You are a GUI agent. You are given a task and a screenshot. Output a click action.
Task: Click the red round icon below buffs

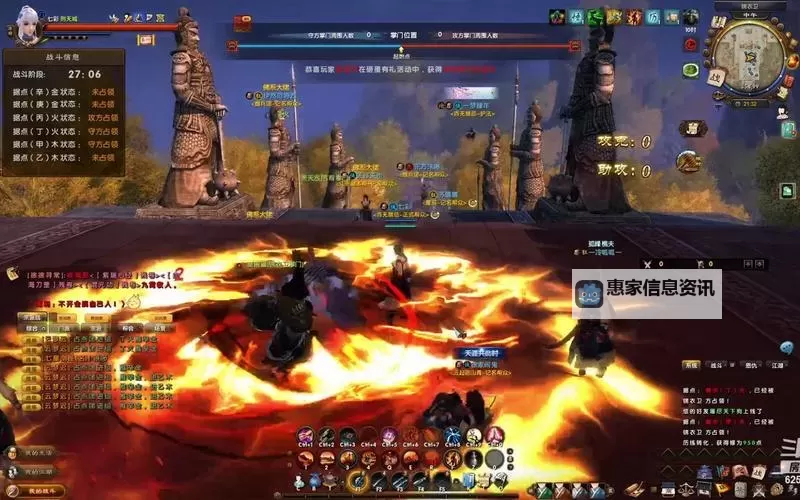coord(691,43)
